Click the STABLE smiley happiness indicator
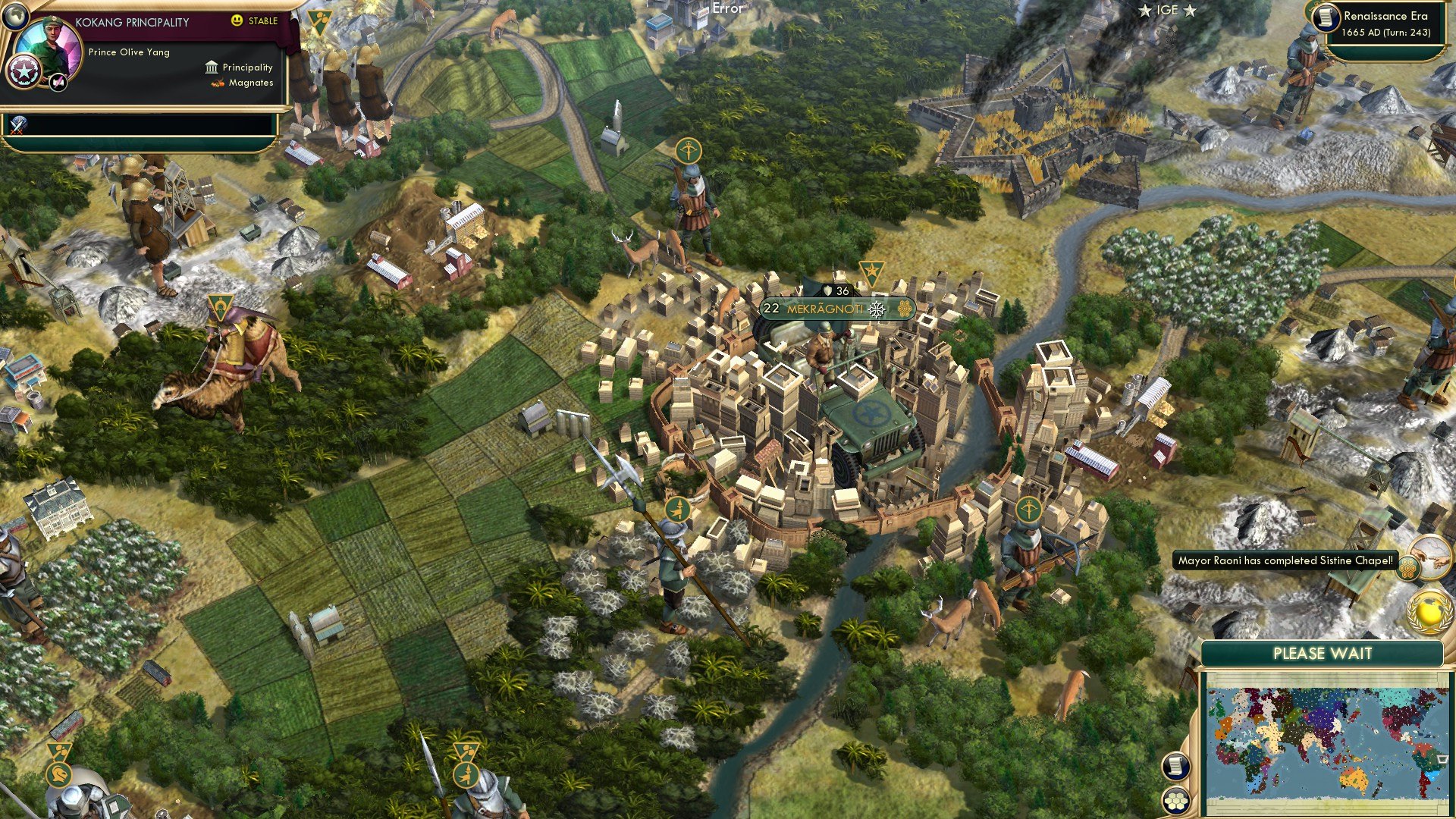Image resolution: width=1456 pixels, height=819 pixels. pyautogui.click(x=237, y=20)
